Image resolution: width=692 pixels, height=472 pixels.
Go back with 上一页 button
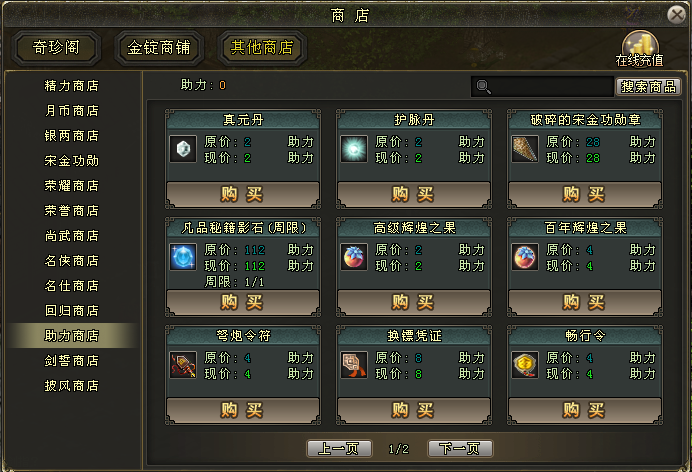click(340, 449)
